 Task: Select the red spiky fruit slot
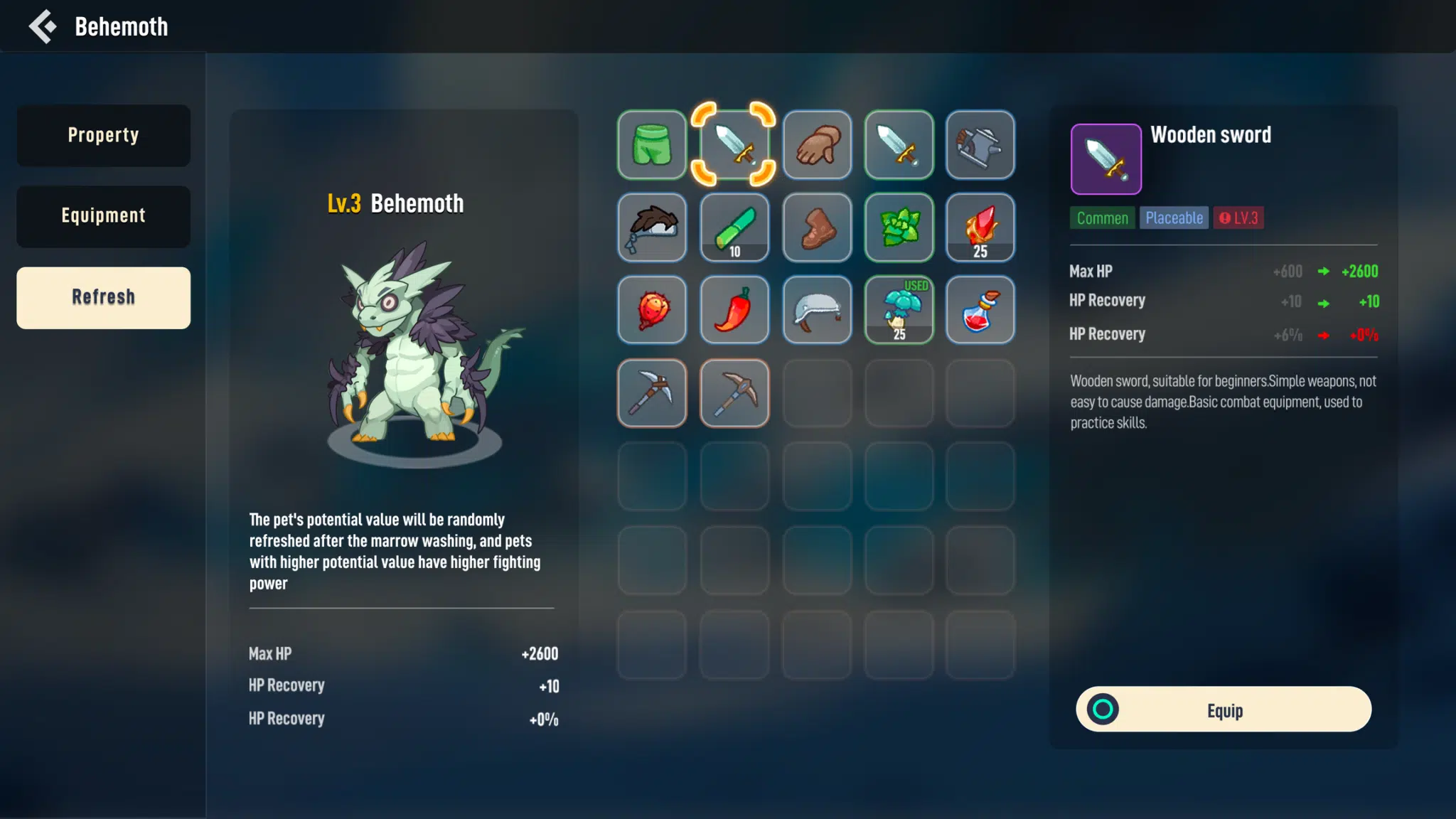(652, 310)
